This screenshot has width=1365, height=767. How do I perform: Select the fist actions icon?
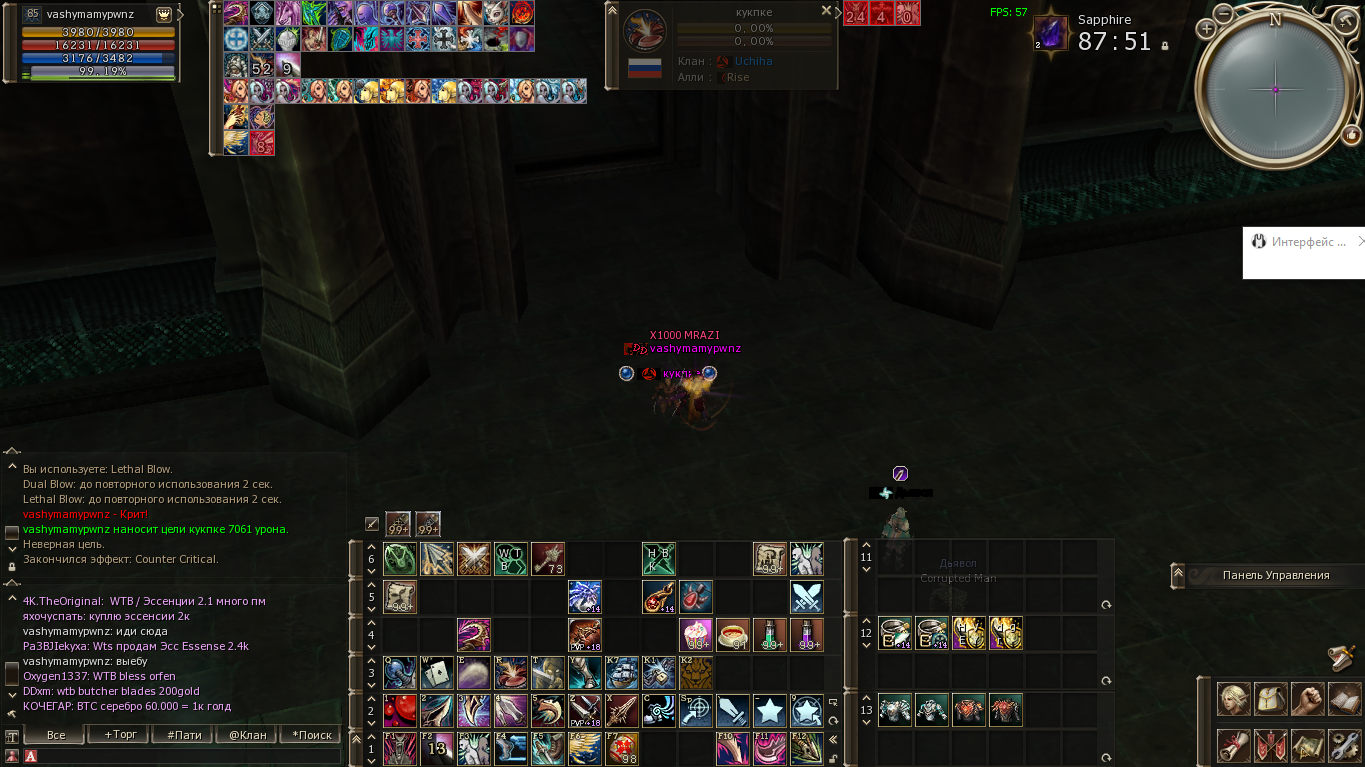point(1308,699)
